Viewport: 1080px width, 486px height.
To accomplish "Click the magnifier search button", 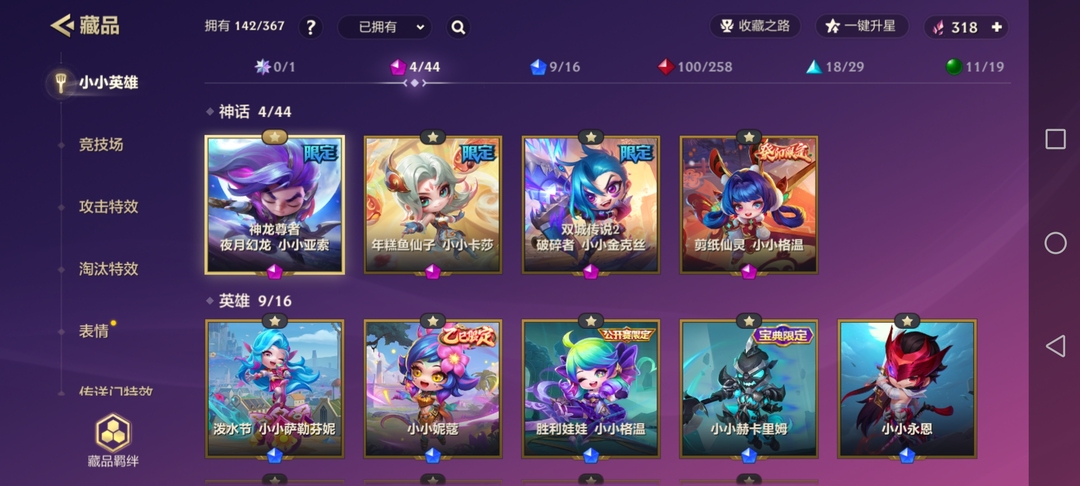I will tap(458, 27).
